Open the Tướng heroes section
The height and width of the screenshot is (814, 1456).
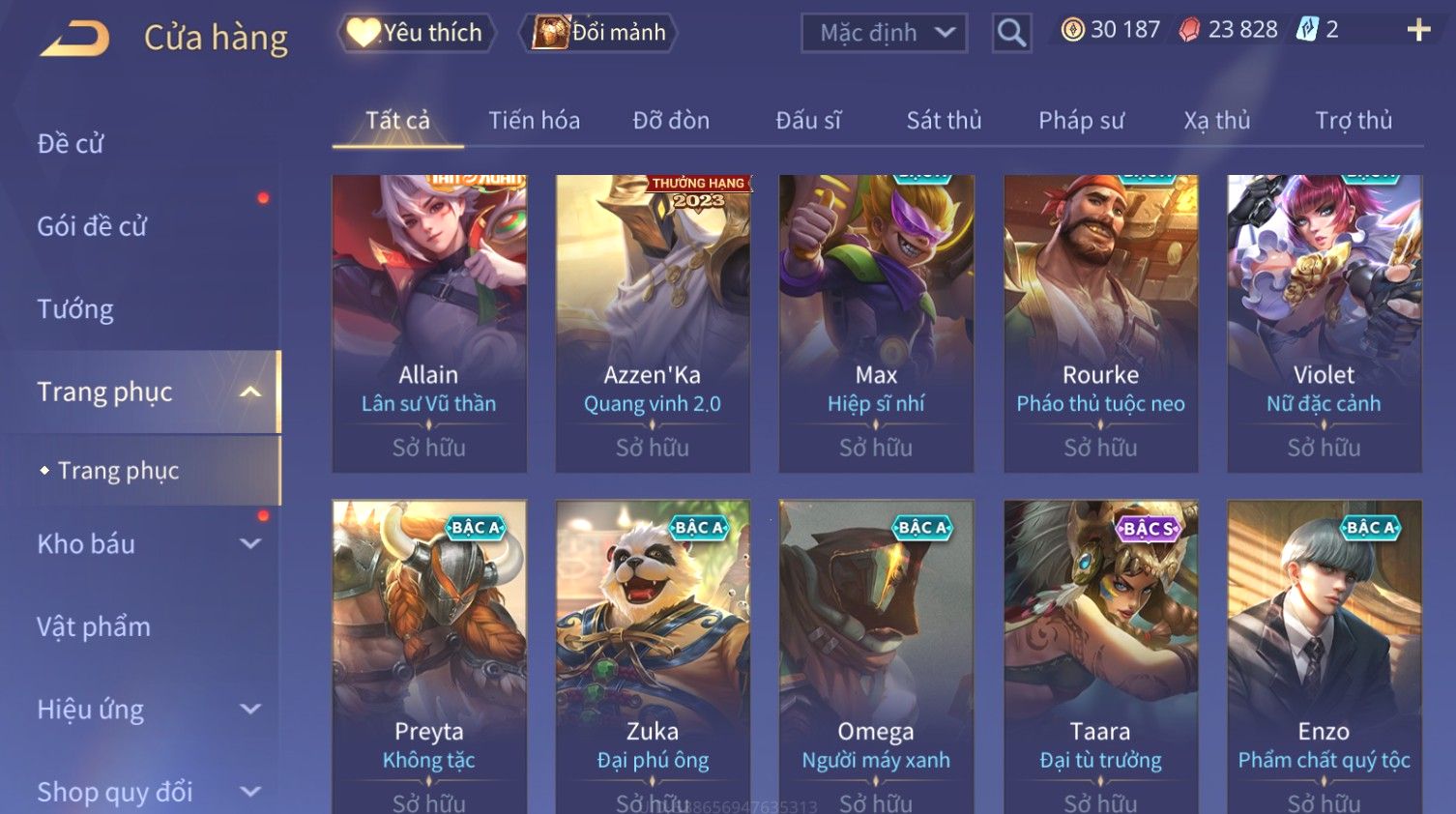tap(75, 309)
